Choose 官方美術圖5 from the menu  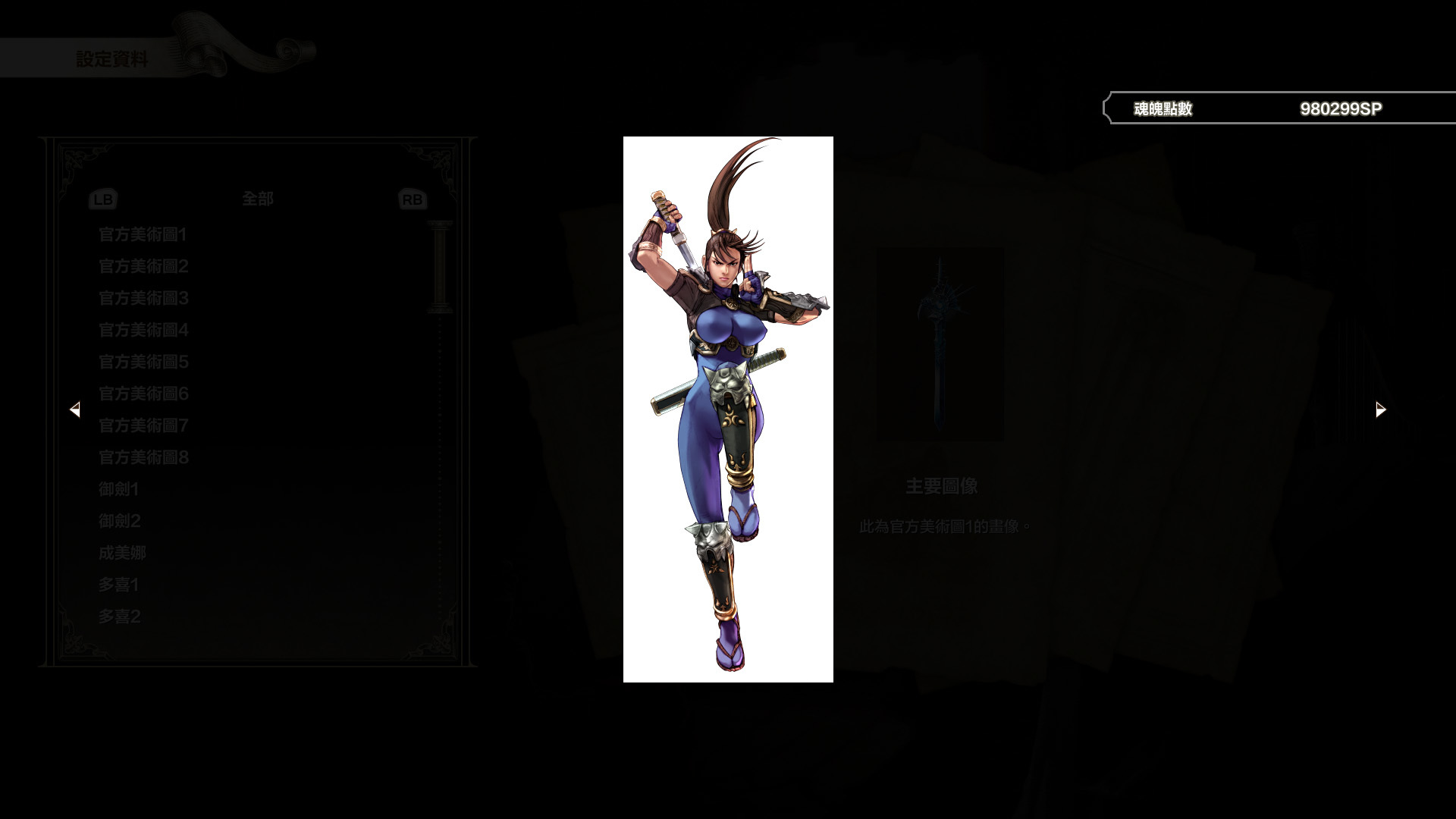click(x=143, y=362)
